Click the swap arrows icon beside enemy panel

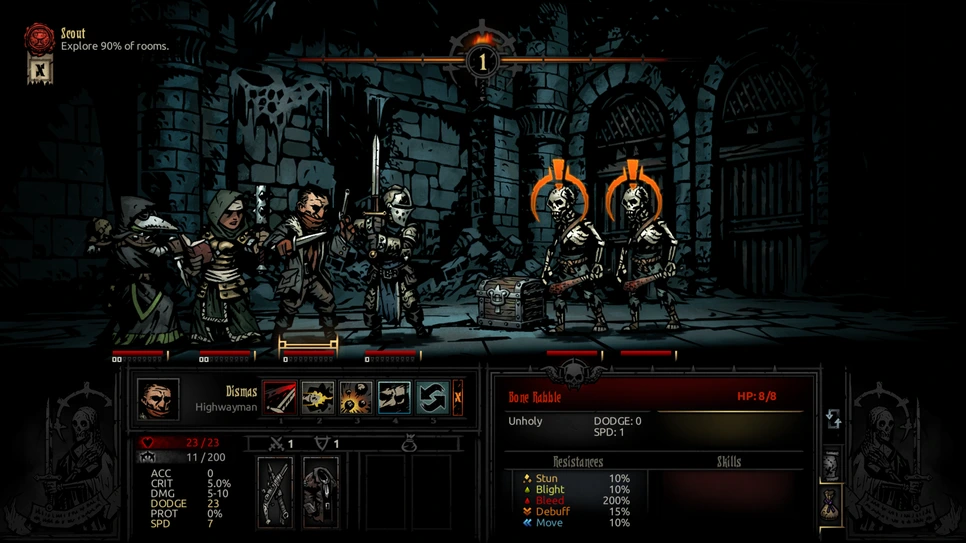[833, 420]
